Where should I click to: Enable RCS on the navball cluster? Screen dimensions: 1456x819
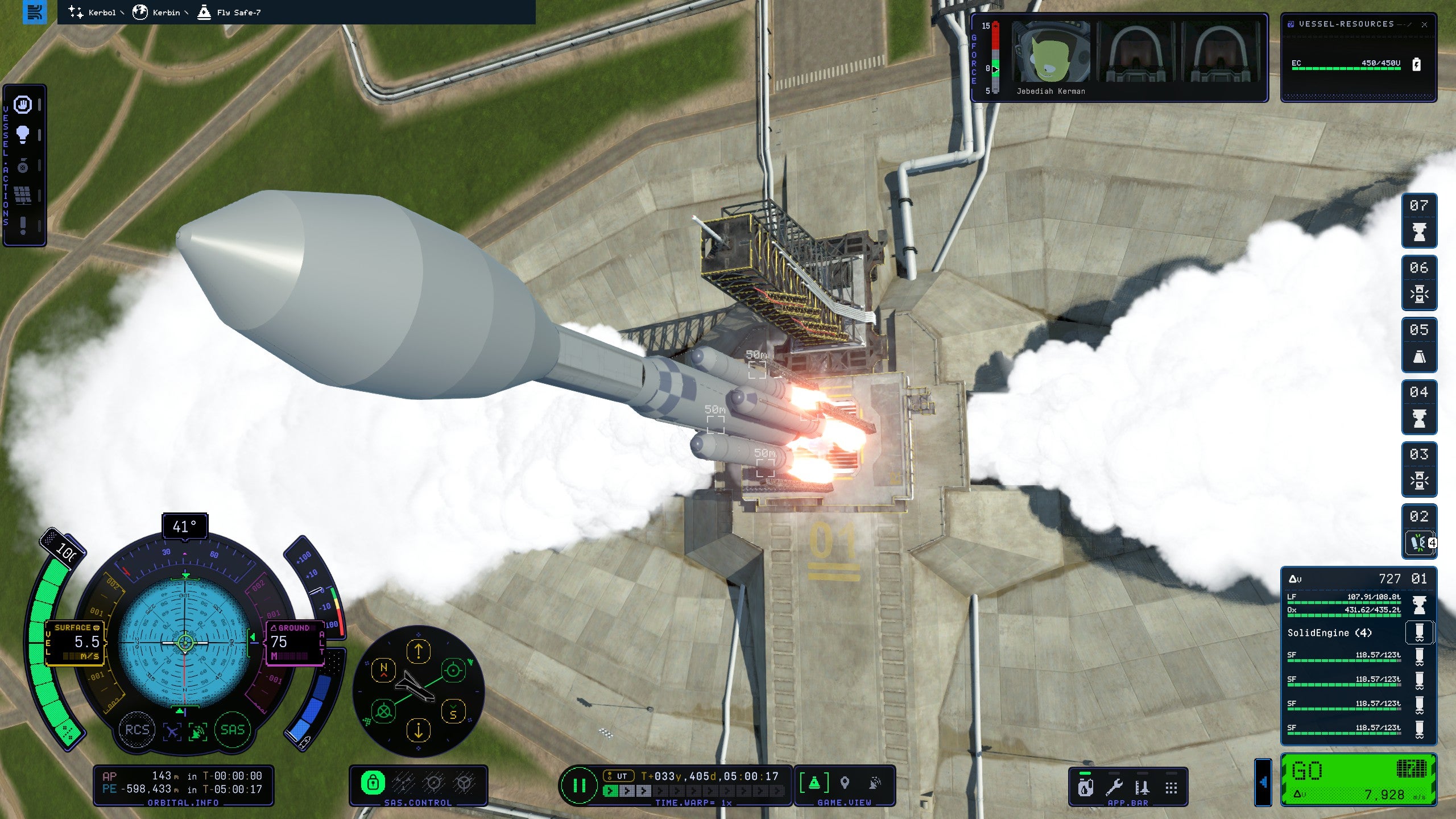click(x=136, y=730)
